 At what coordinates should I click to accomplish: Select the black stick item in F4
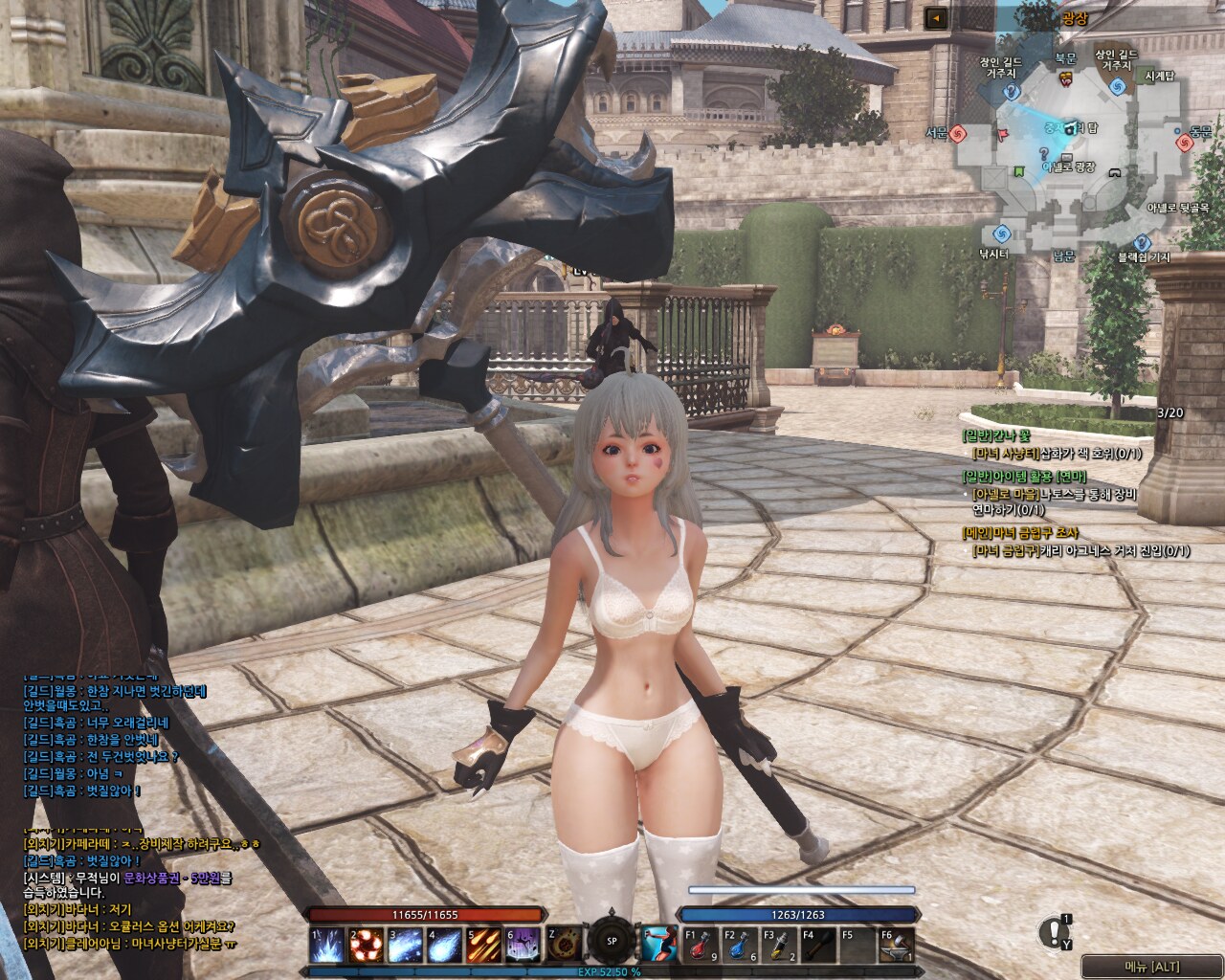[x=819, y=946]
